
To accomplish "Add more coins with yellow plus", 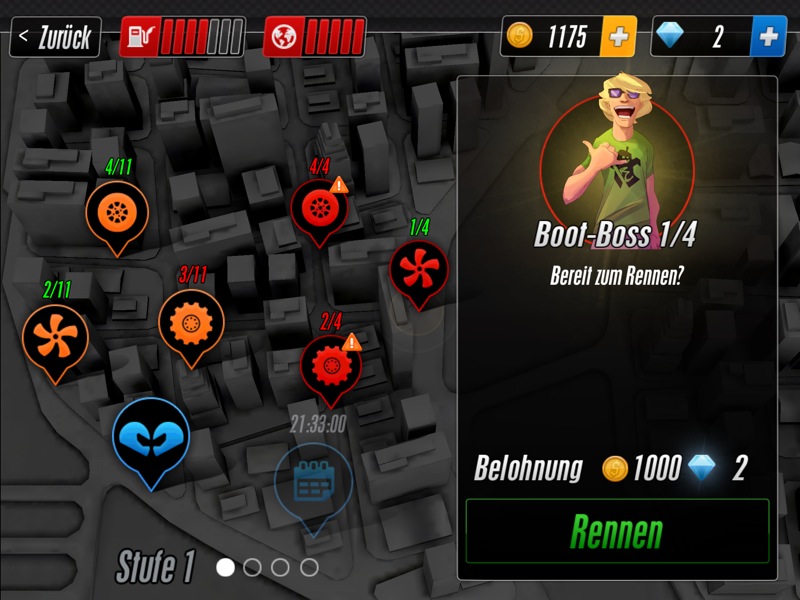I will [618, 37].
